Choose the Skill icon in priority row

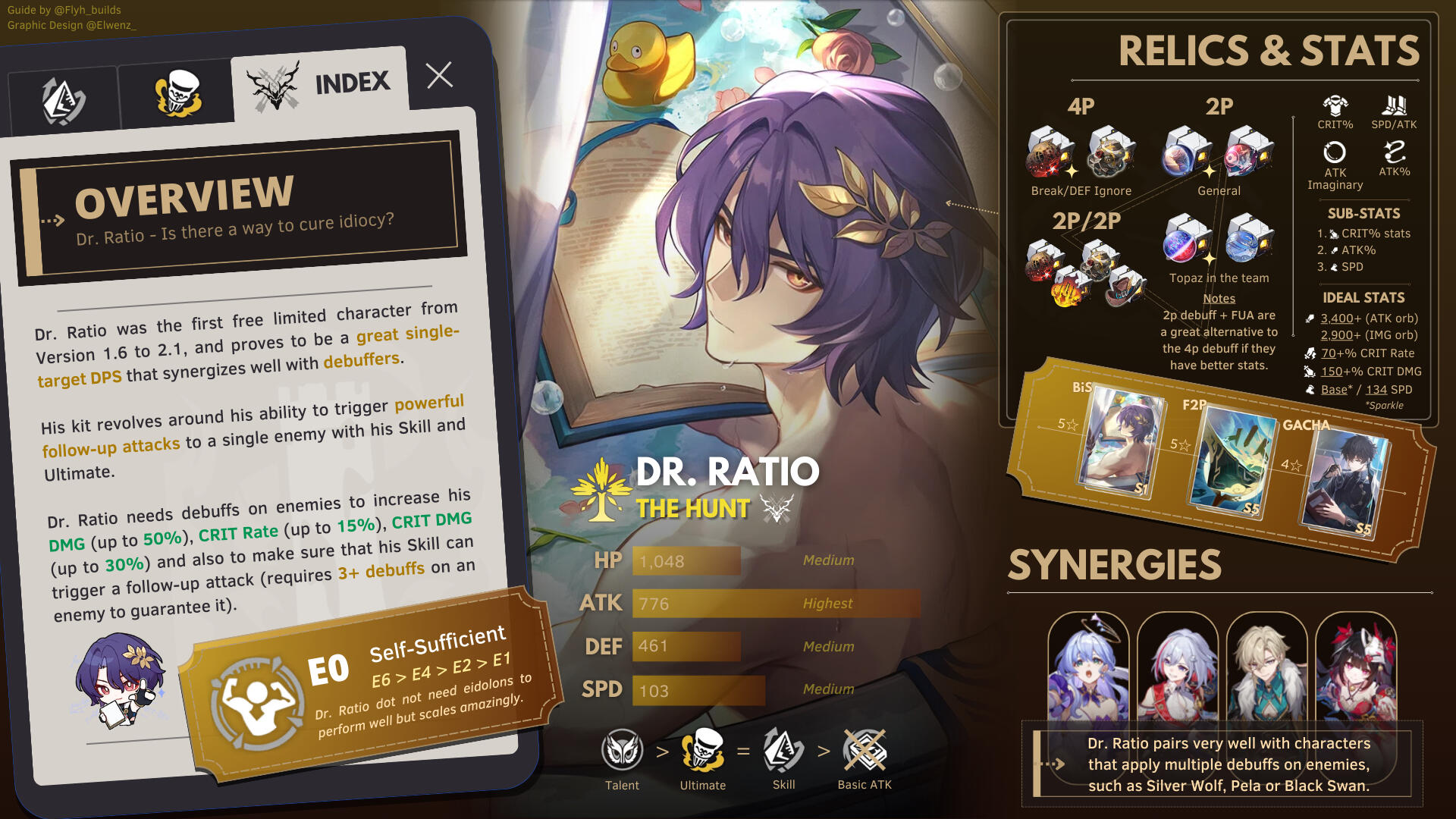click(783, 750)
